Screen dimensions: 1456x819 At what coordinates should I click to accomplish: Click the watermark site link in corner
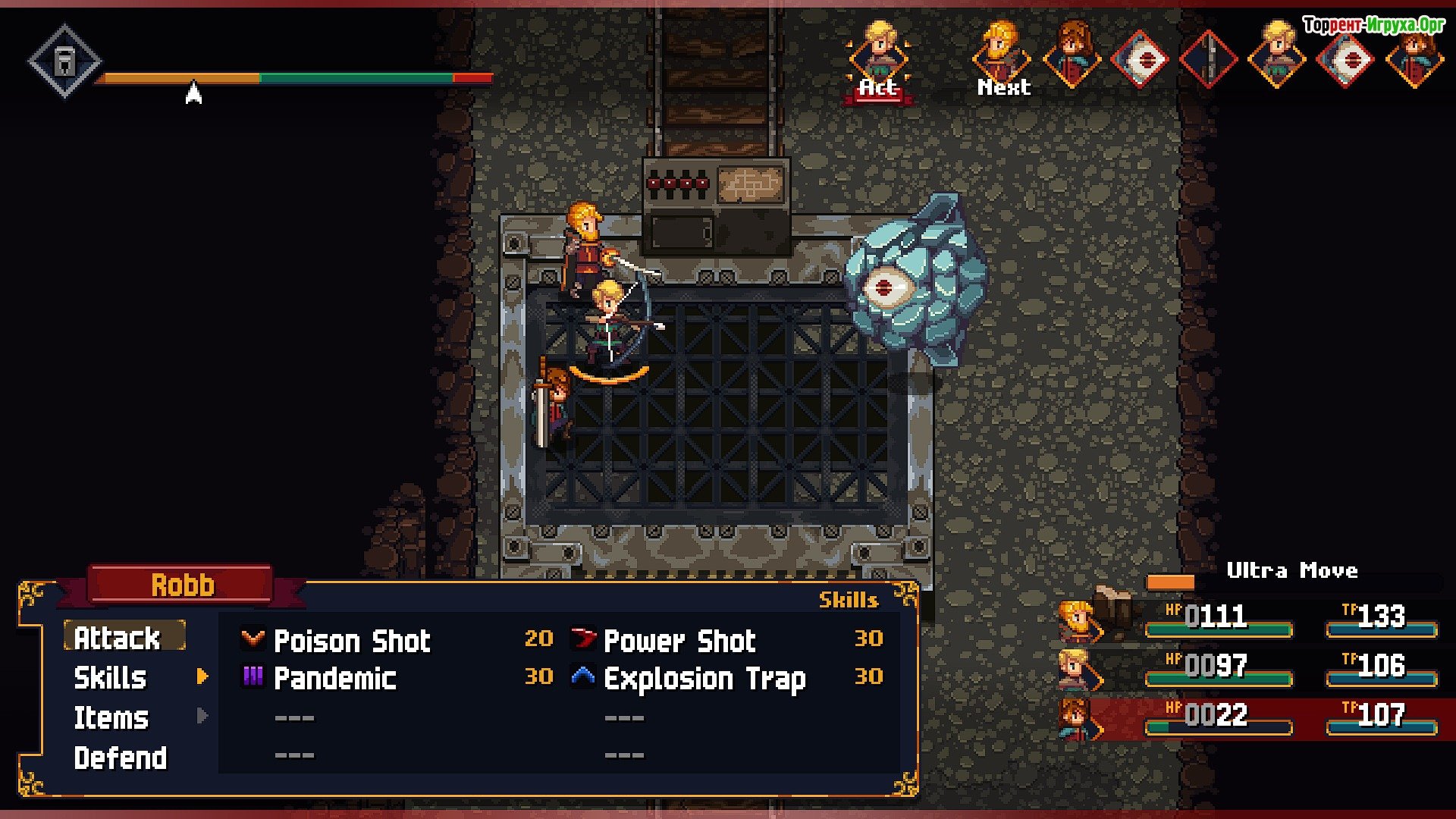click(1373, 25)
